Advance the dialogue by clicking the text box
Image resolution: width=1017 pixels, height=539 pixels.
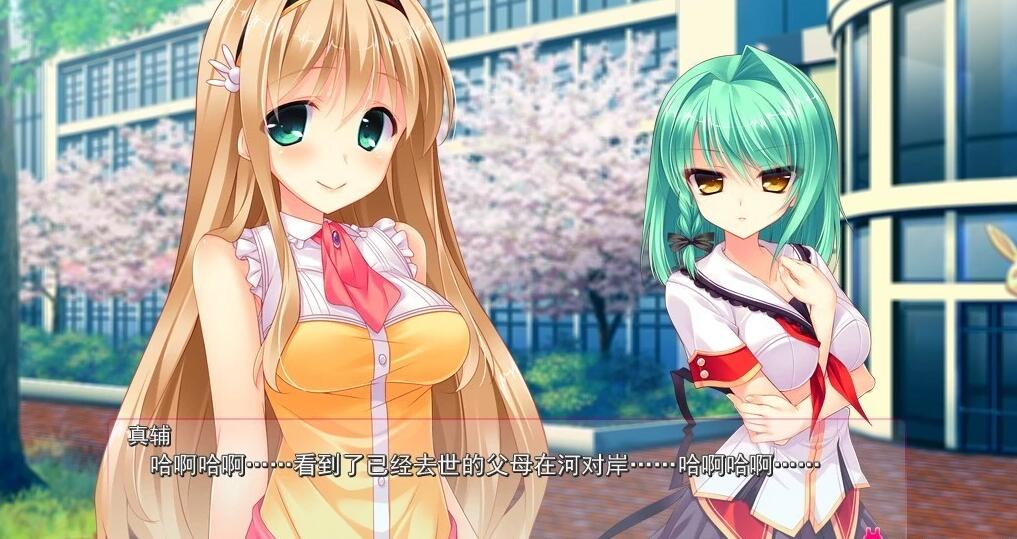(500, 478)
